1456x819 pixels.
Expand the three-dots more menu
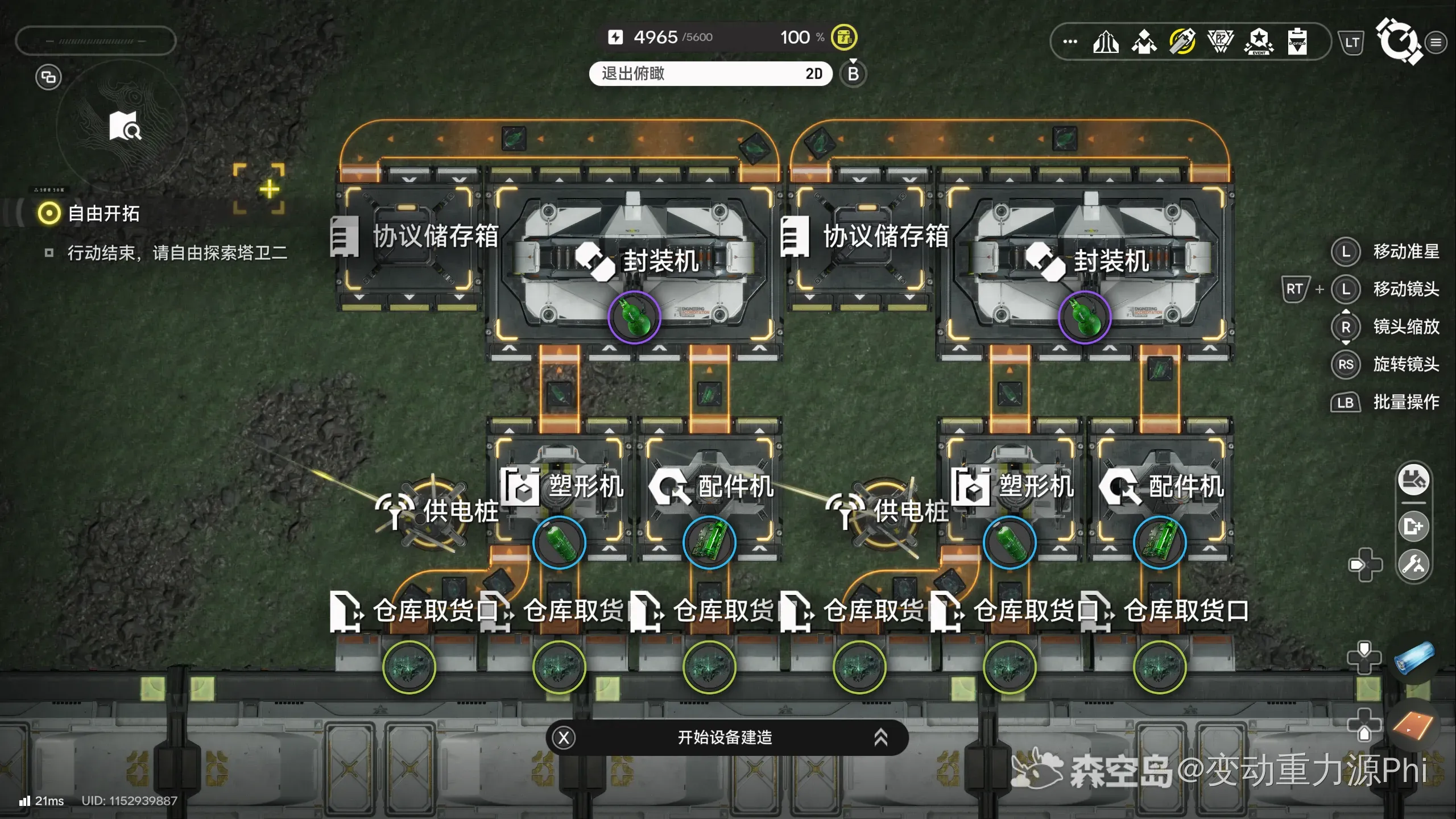(x=1070, y=42)
